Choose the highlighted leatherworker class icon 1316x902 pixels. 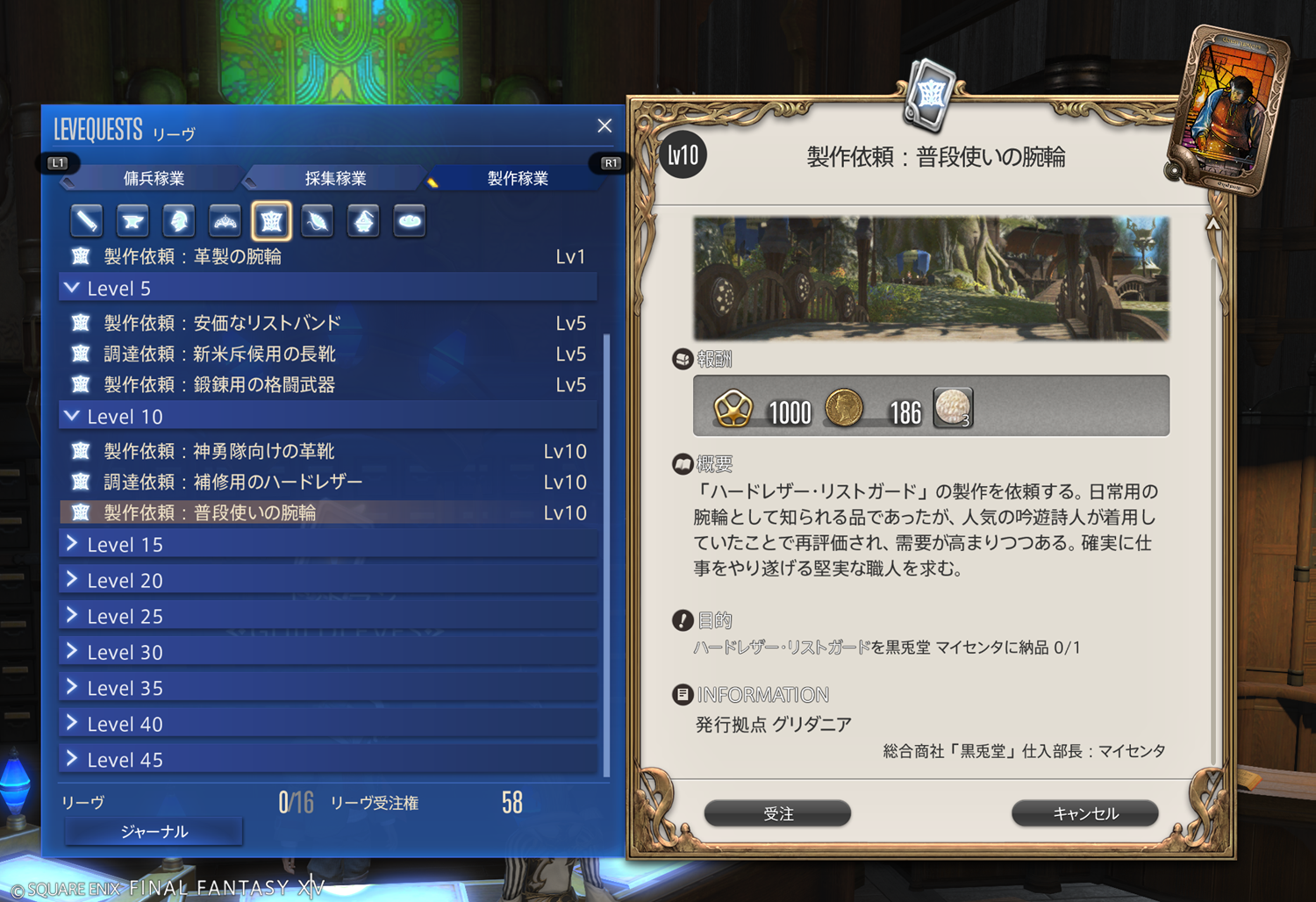(x=271, y=221)
